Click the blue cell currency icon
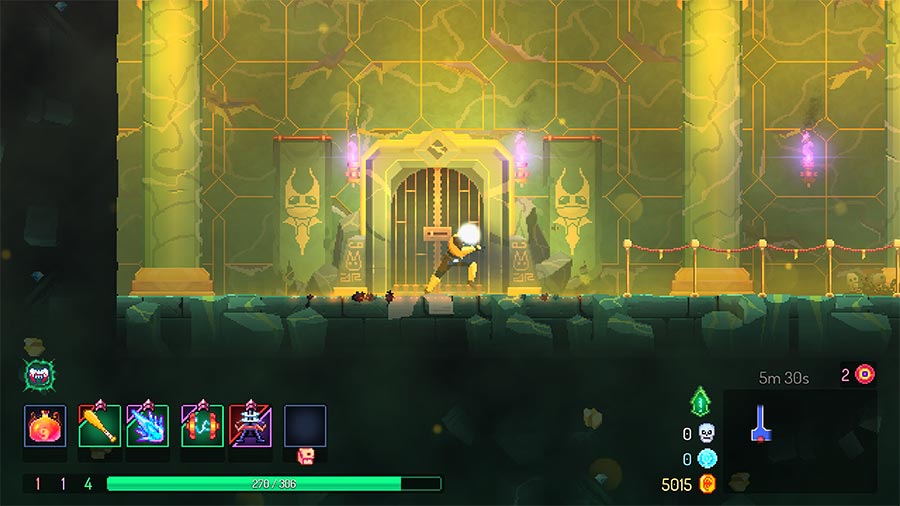This screenshot has height=506, width=900. (x=707, y=459)
